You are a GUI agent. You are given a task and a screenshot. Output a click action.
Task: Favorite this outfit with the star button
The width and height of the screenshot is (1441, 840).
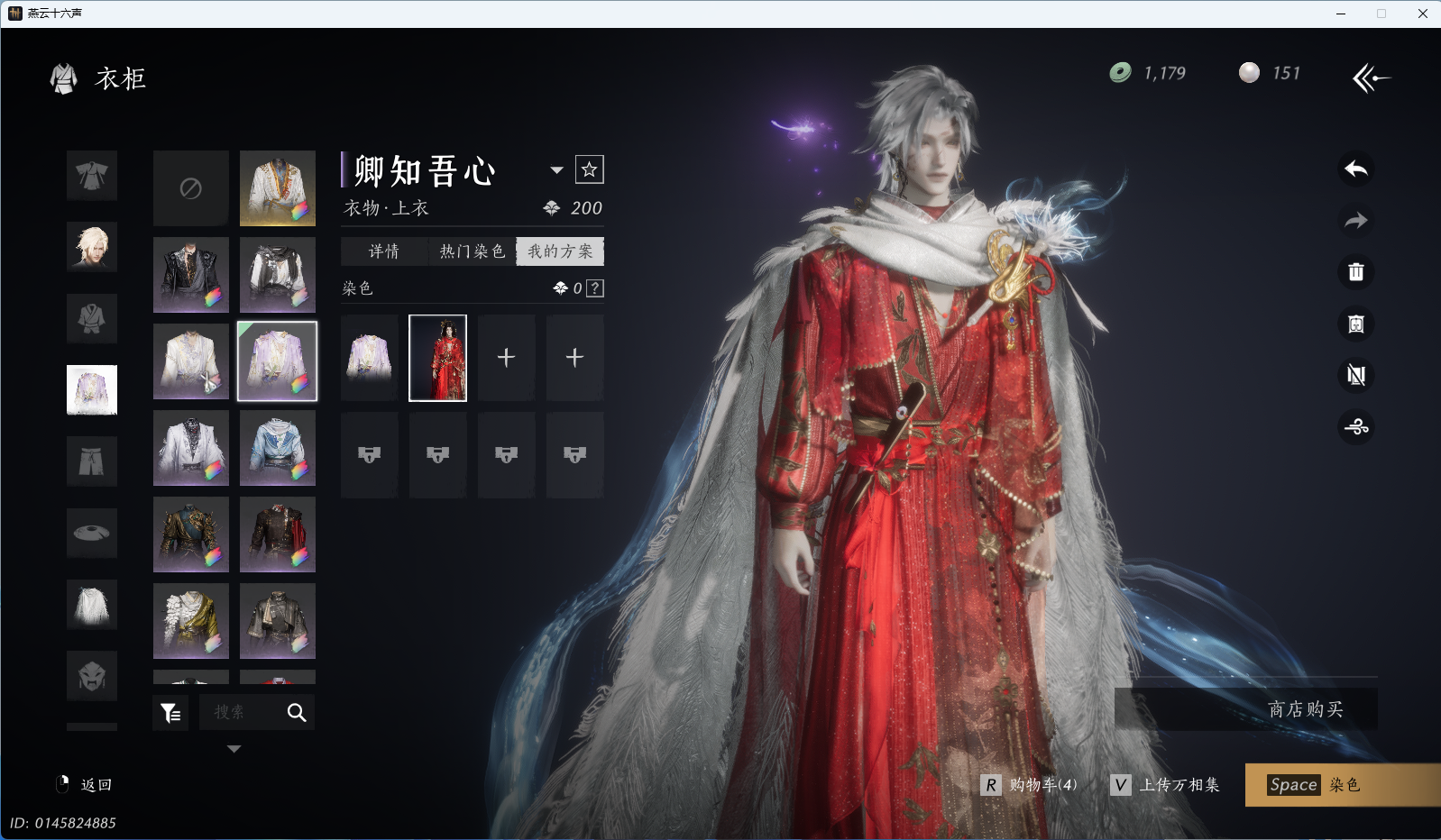[x=590, y=169]
